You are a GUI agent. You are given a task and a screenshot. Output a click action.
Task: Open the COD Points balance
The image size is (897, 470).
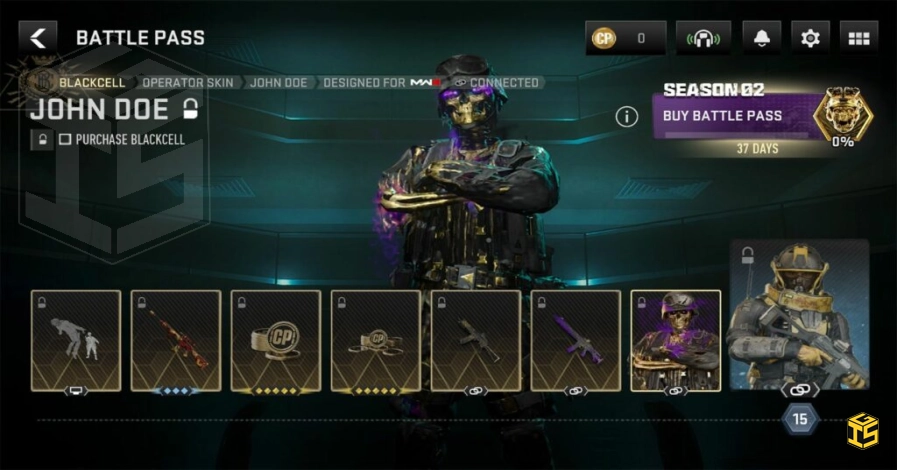(x=625, y=39)
